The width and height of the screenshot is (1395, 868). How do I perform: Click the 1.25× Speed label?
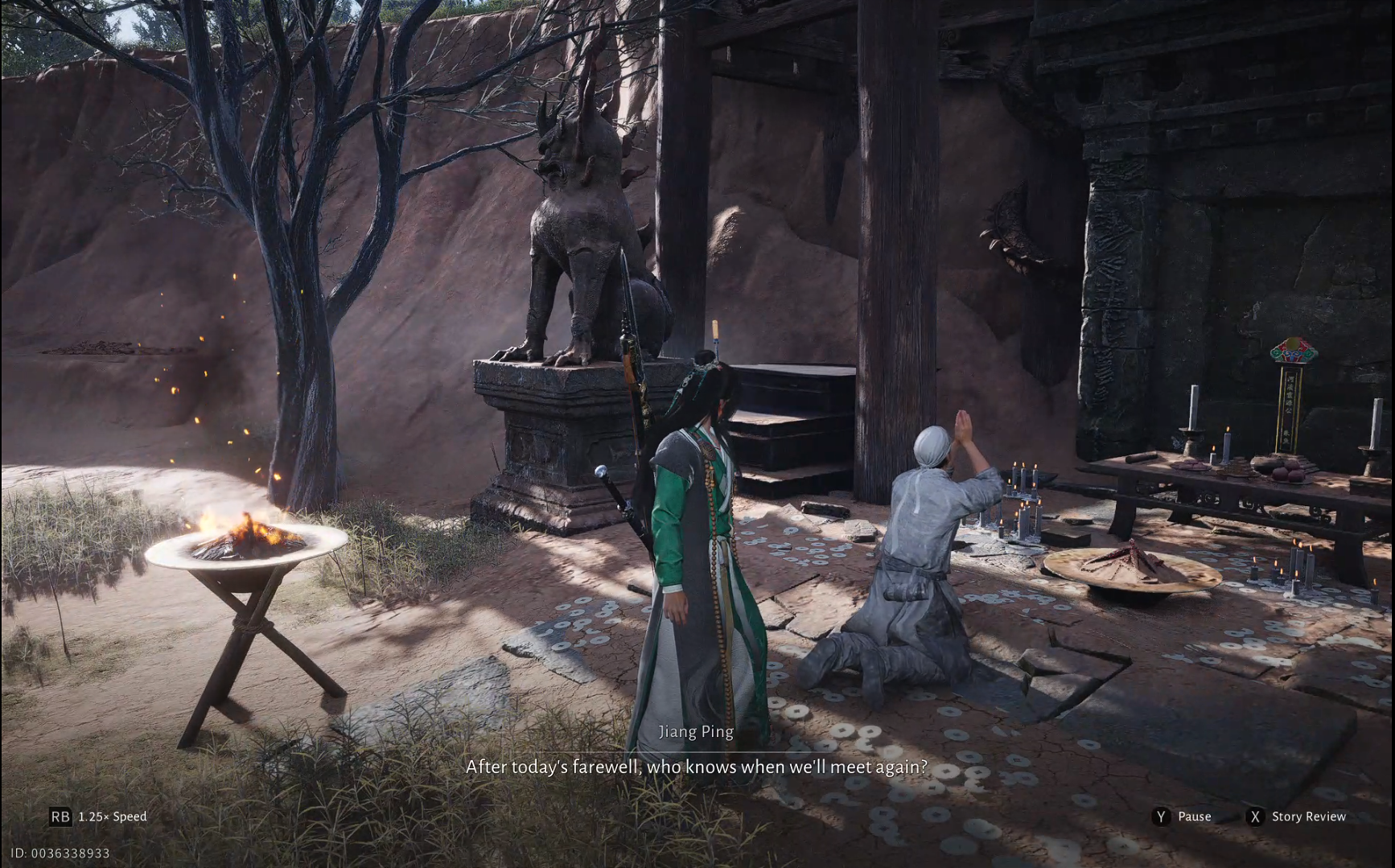(111, 817)
